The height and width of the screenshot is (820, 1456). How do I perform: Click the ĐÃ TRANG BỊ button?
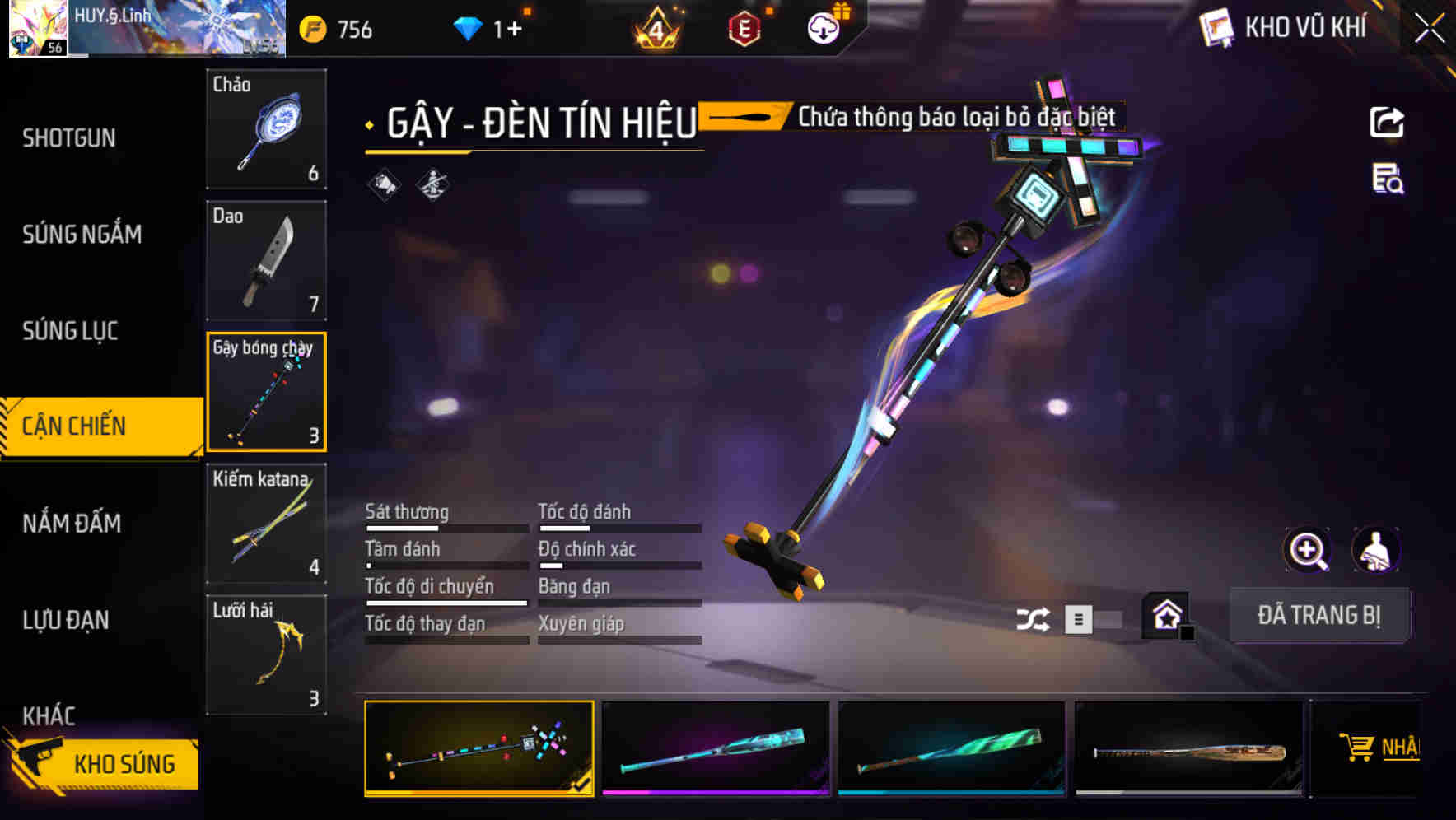click(1318, 615)
